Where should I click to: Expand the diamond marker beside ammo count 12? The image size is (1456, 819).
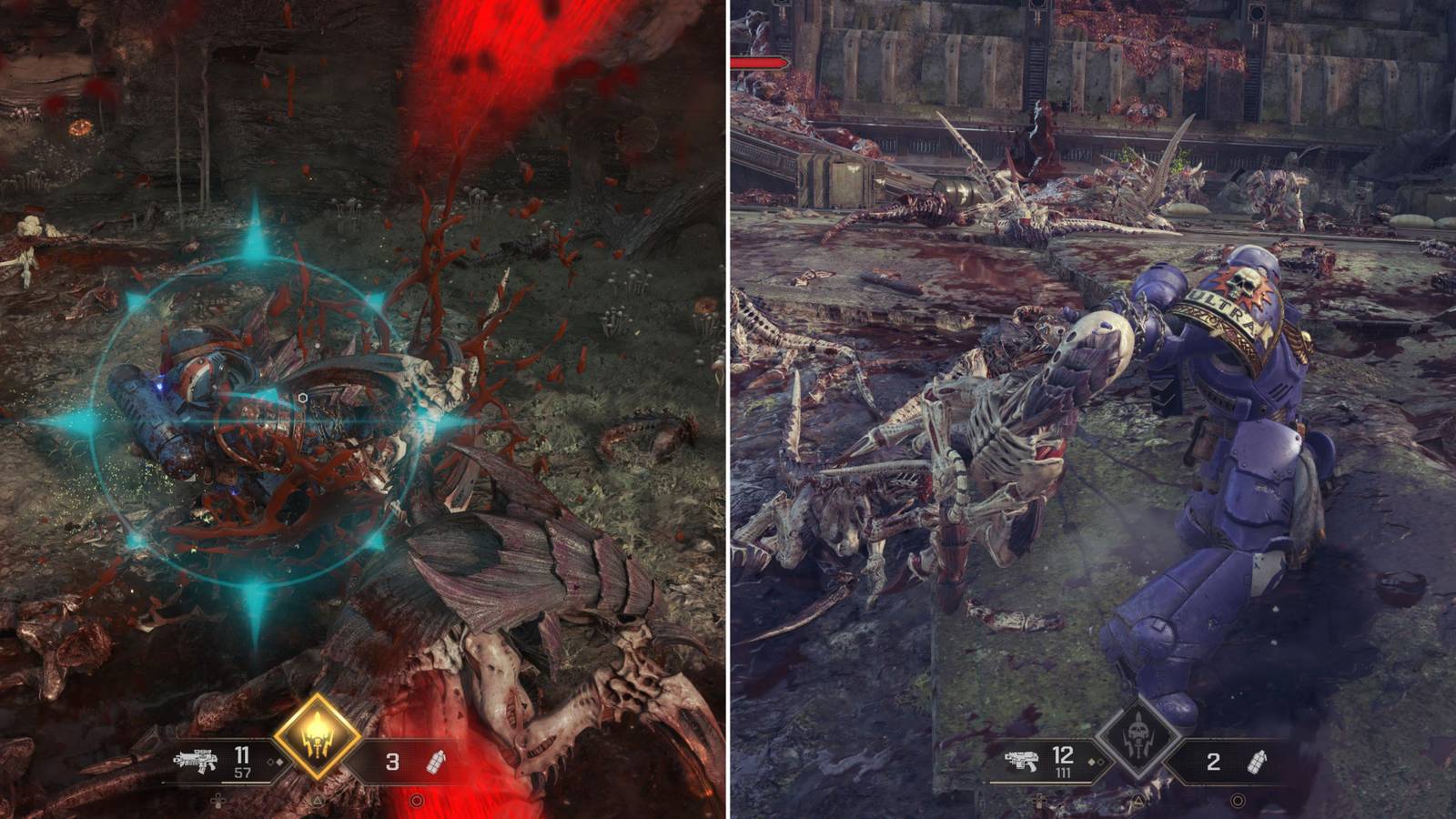1096,762
